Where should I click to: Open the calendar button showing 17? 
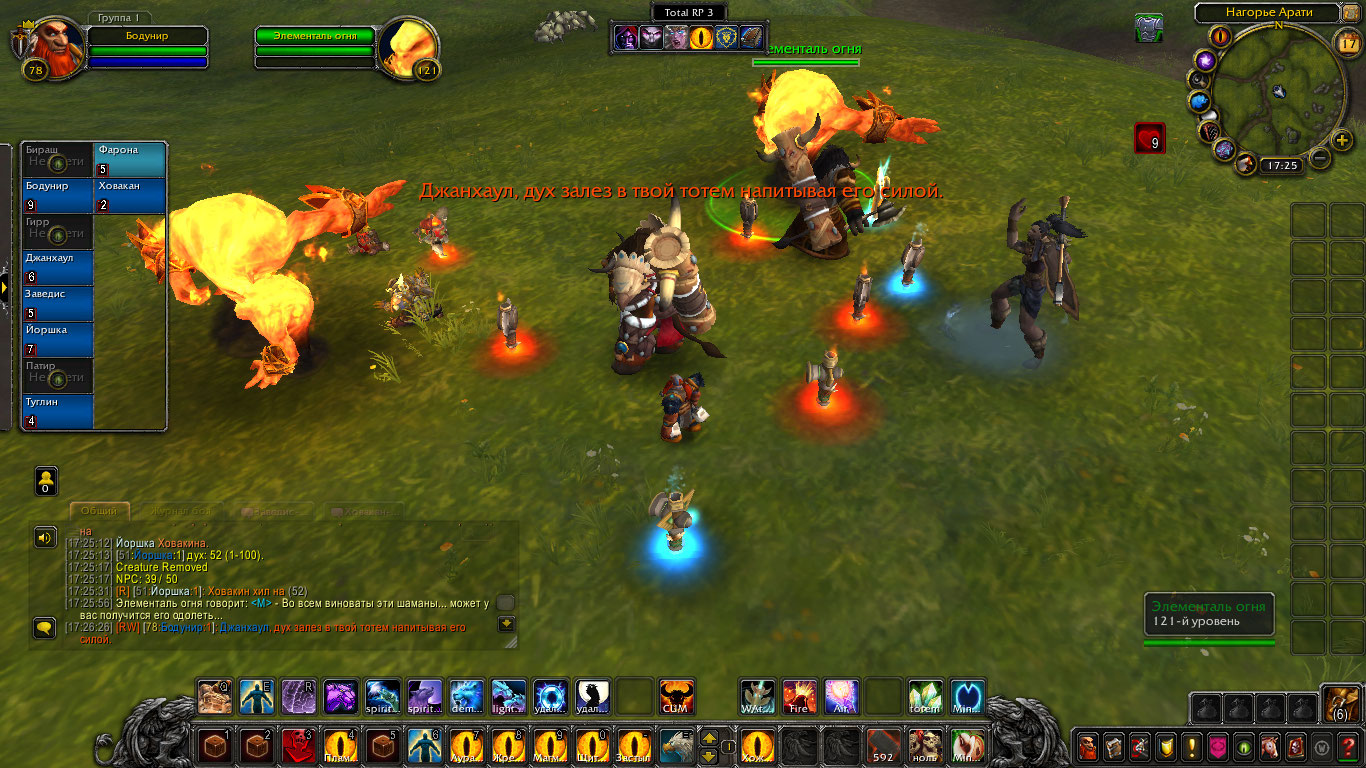click(1347, 41)
